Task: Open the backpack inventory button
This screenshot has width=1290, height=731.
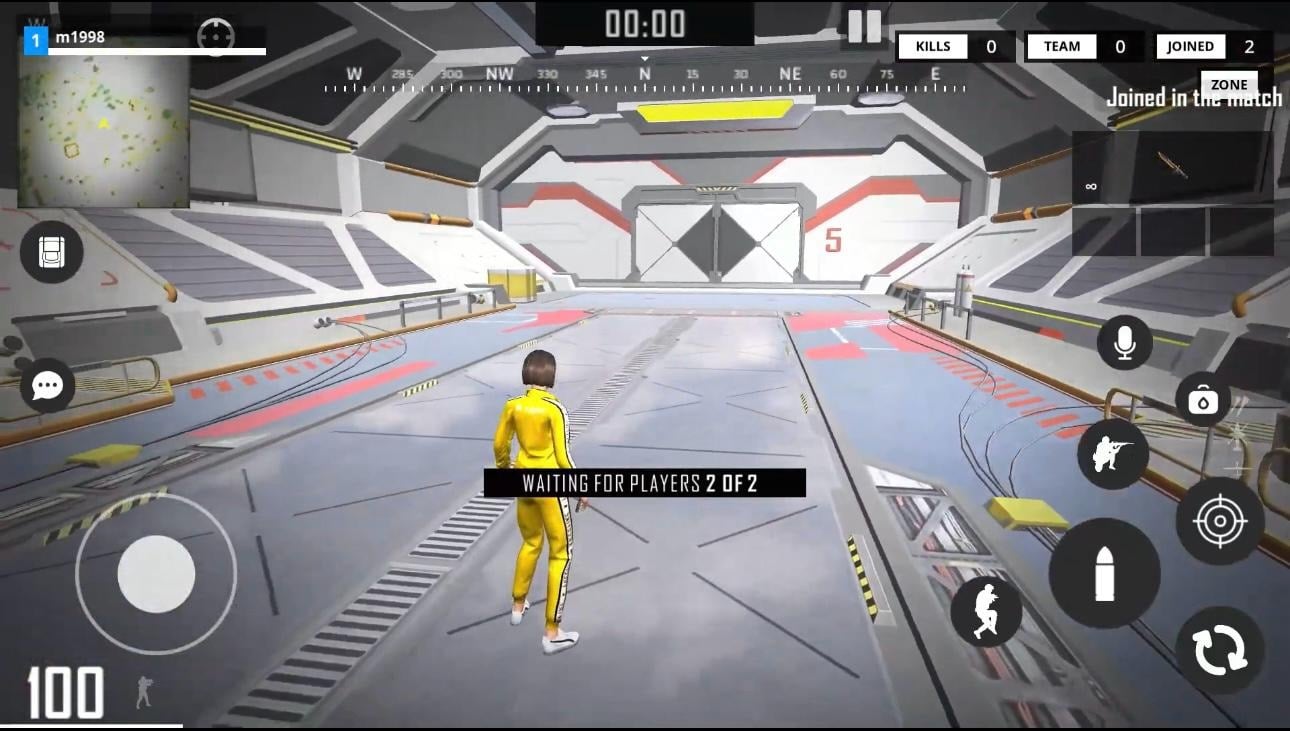Action: [x=1203, y=399]
